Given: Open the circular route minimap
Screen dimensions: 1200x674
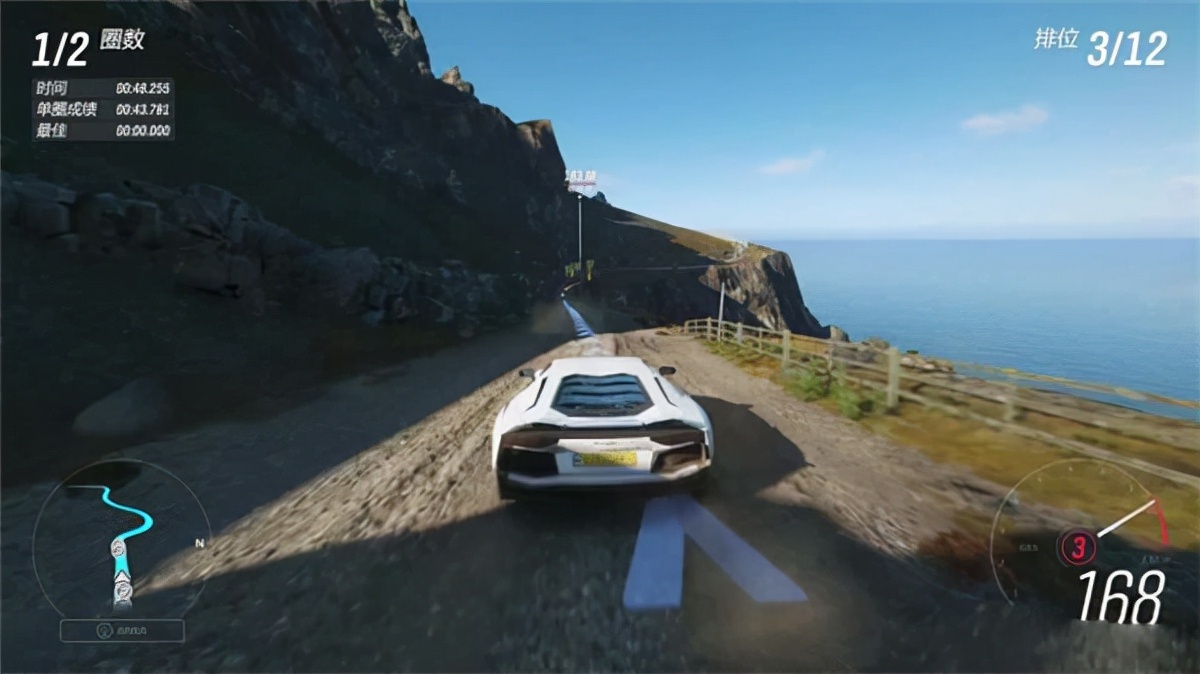Looking at the screenshot, I should pyautogui.click(x=120, y=535).
